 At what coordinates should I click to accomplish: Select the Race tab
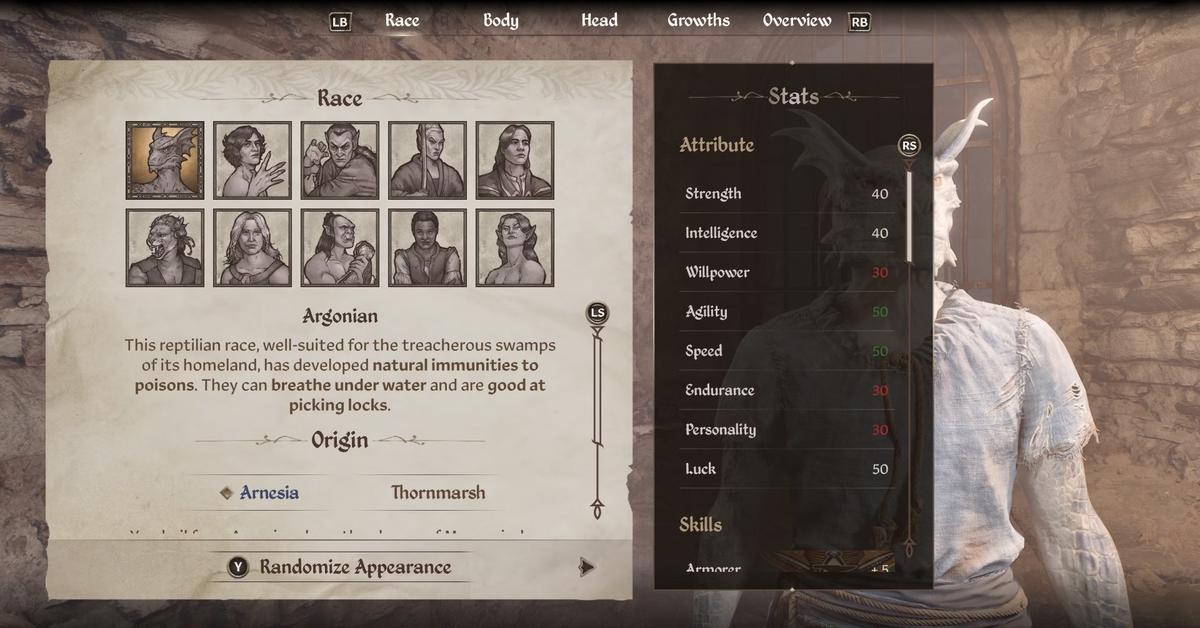coord(402,21)
